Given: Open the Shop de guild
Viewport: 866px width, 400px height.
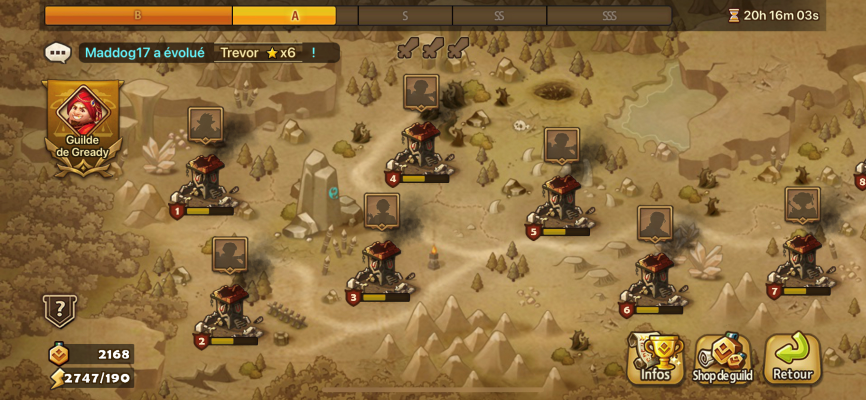Looking at the screenshot, I should click(x=722, y=358).
